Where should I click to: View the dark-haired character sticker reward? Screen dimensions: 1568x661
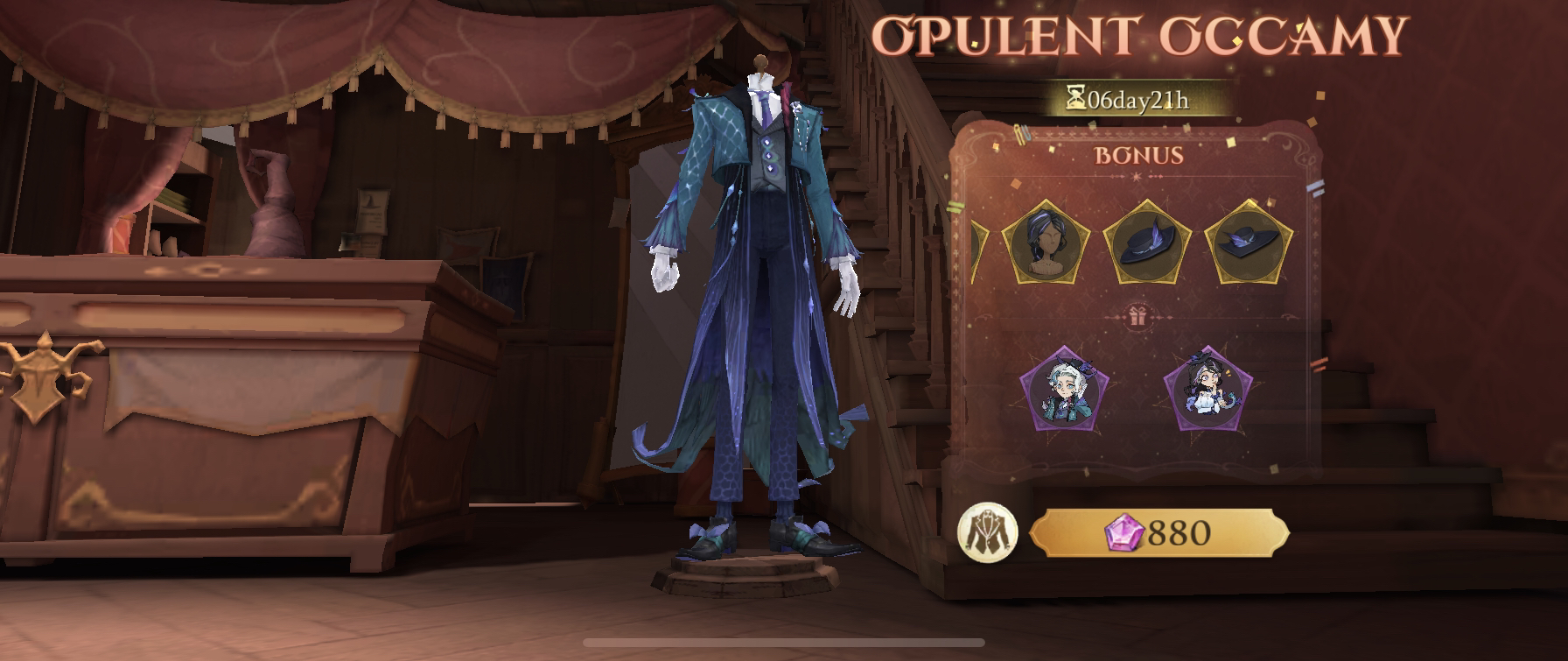pyautogui.click(x=1207, y=390)
